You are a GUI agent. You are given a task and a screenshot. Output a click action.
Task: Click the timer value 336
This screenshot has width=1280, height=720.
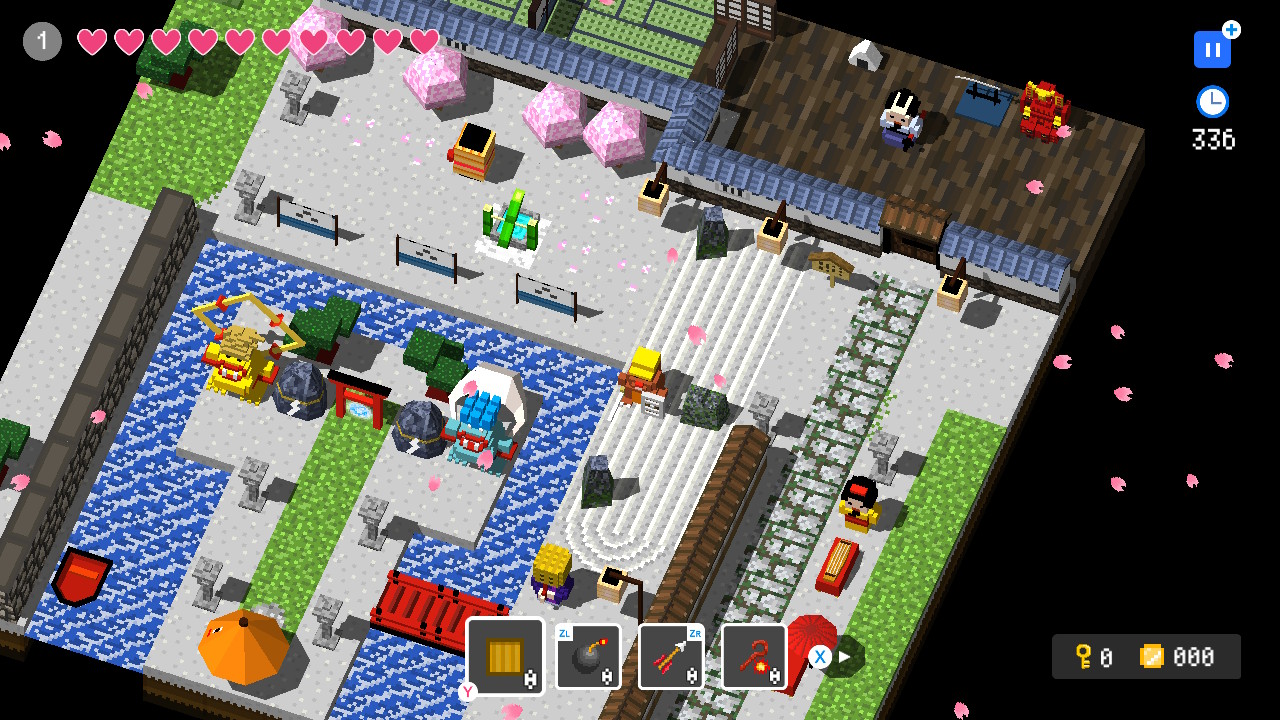[1213, 140]
